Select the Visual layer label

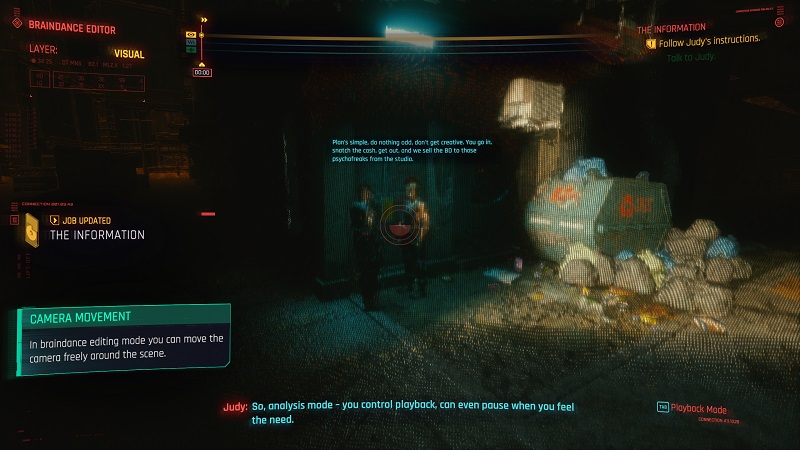tap(129, 54)
